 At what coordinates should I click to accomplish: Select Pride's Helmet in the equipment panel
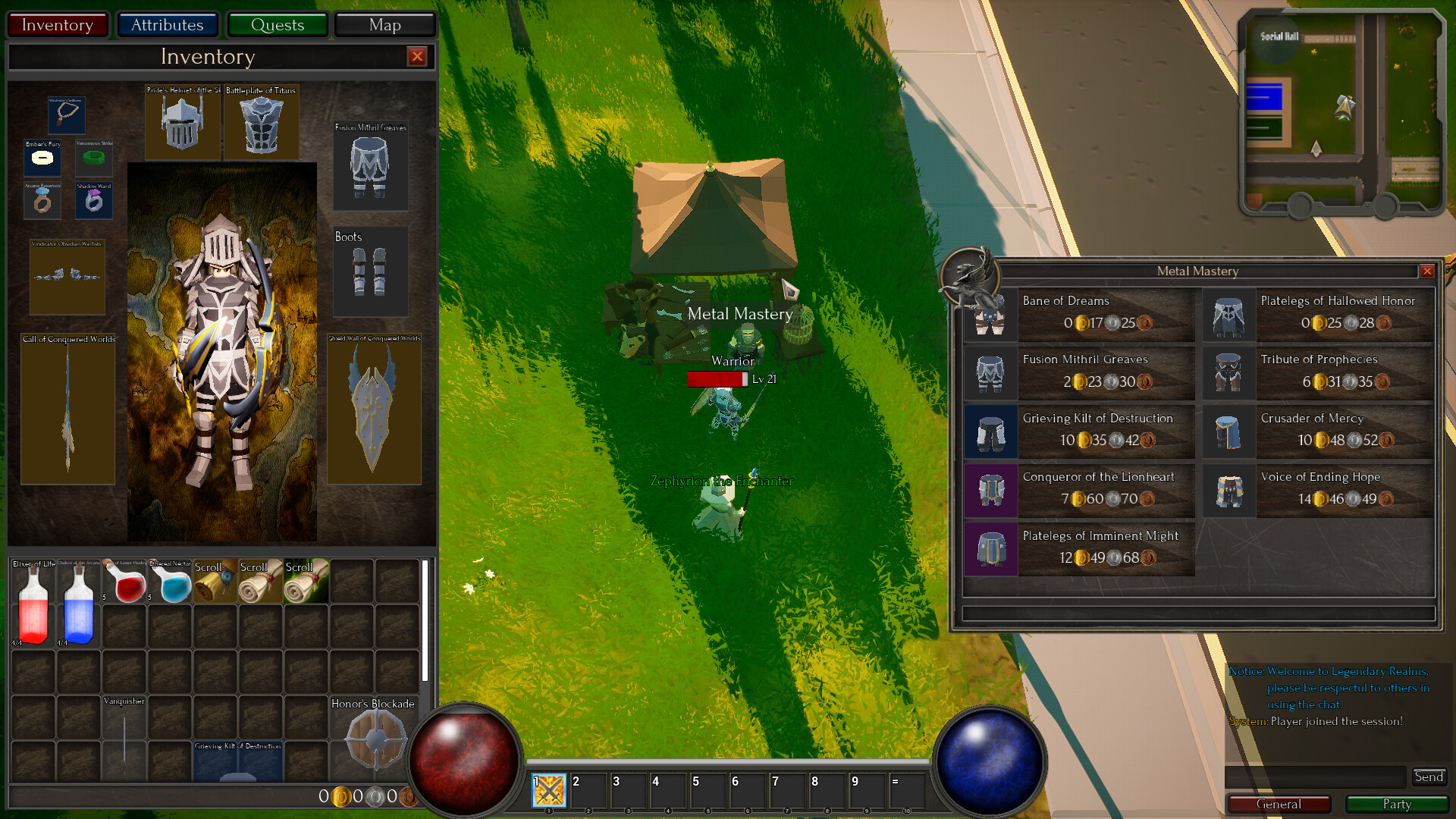[x=182, y=123]
